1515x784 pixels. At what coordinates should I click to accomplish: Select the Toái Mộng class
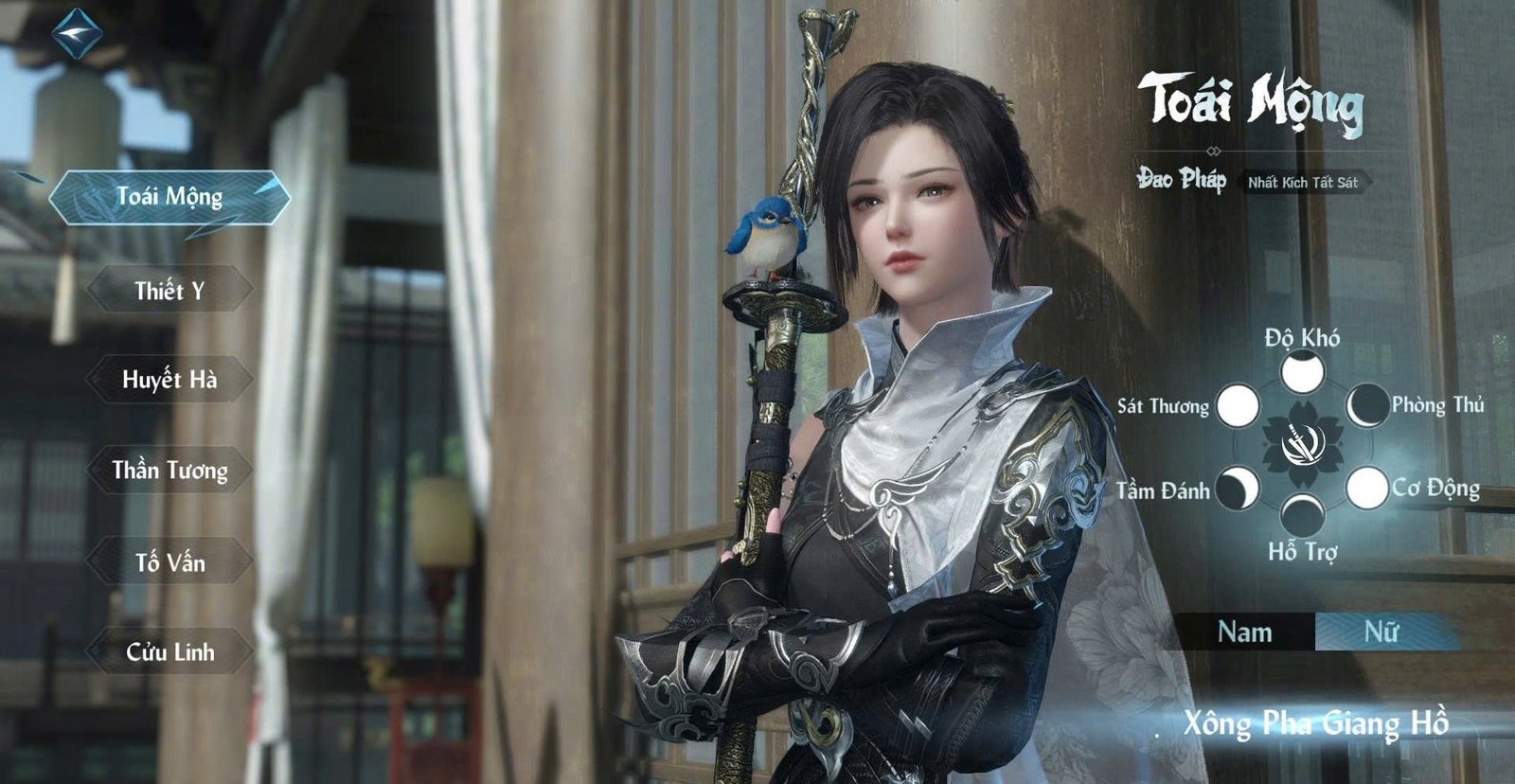(169, 197)
